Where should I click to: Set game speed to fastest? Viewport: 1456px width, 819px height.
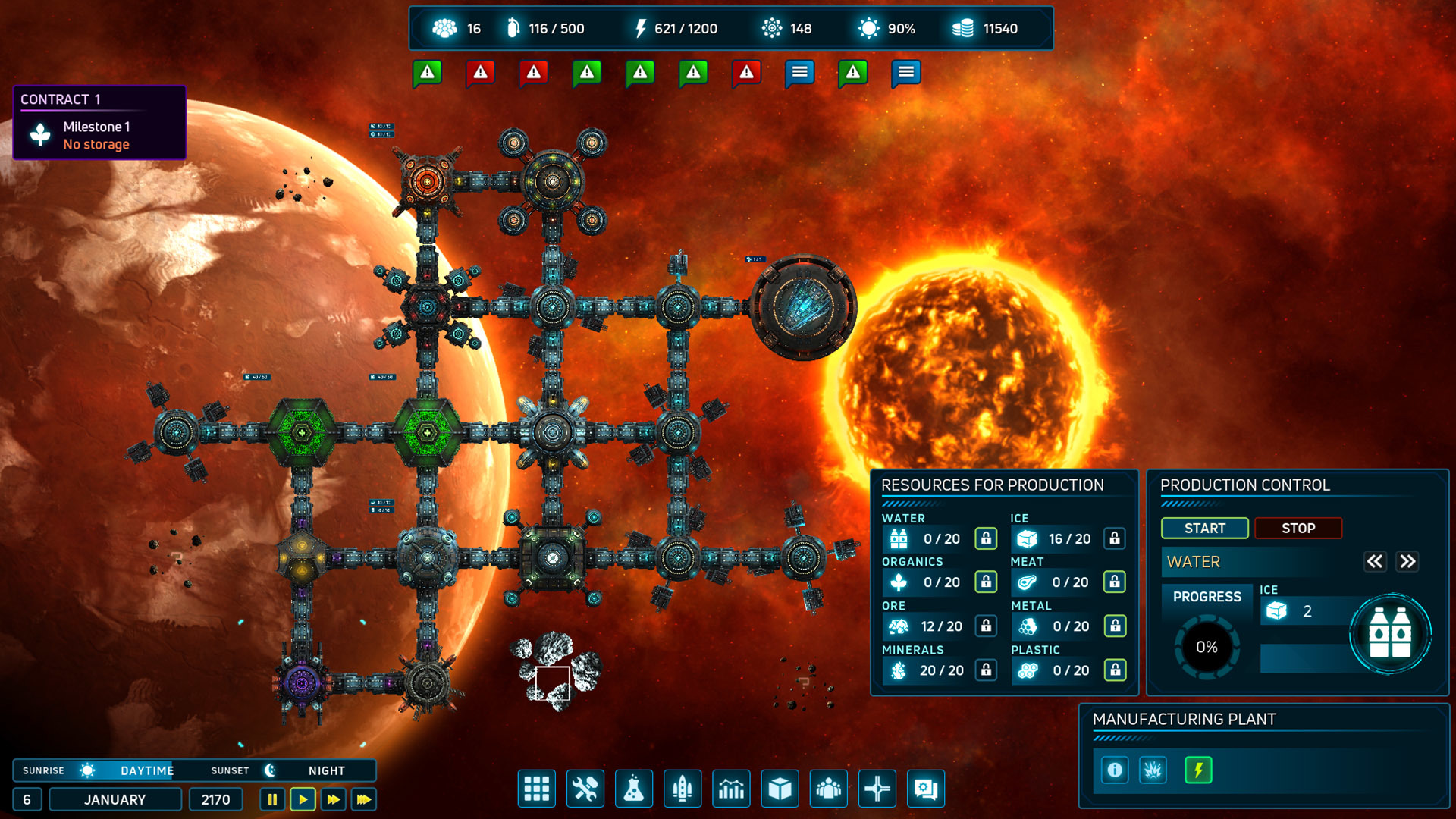pos(364,799)
